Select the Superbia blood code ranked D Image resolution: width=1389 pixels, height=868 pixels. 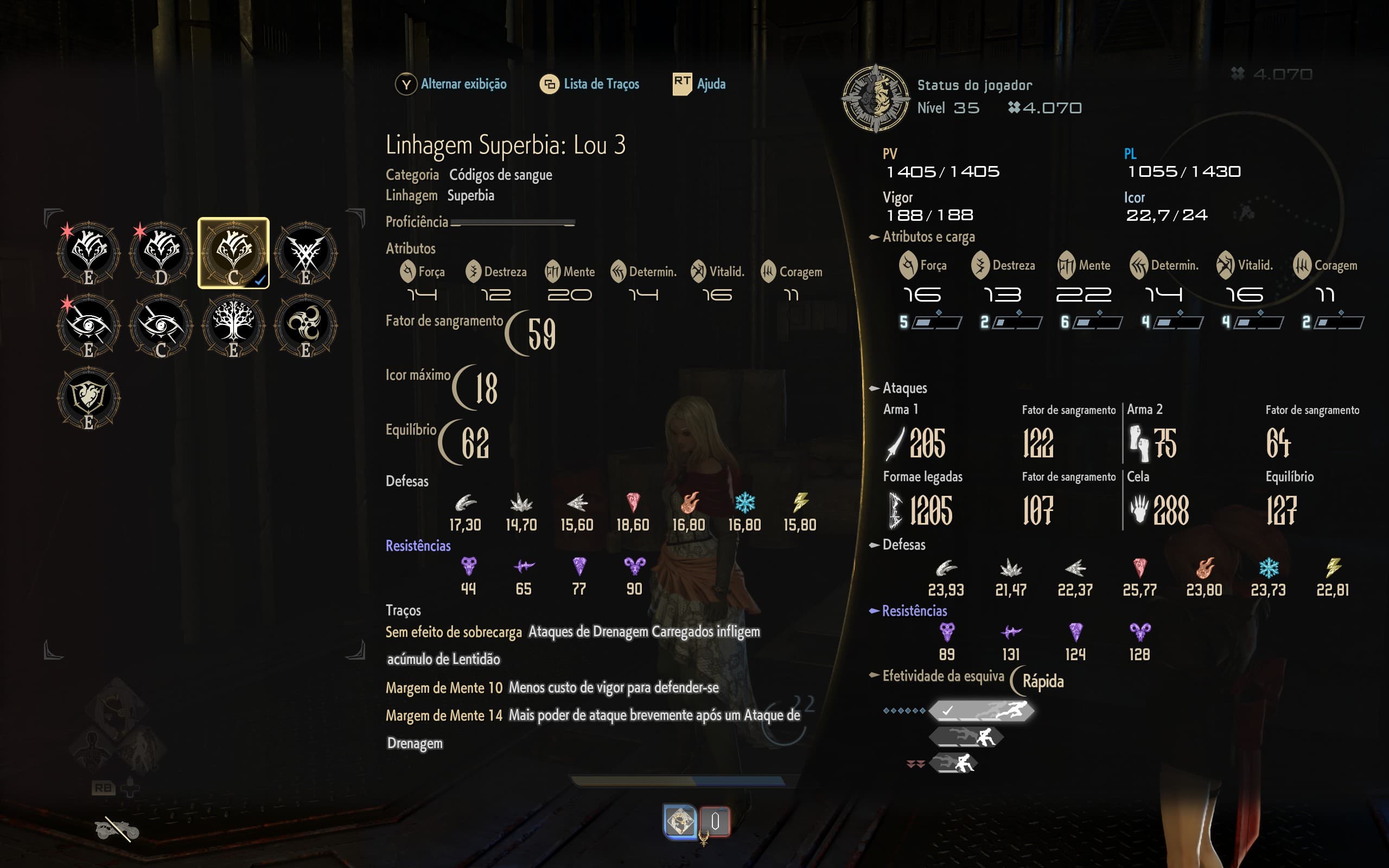click(x=162, y=253)
